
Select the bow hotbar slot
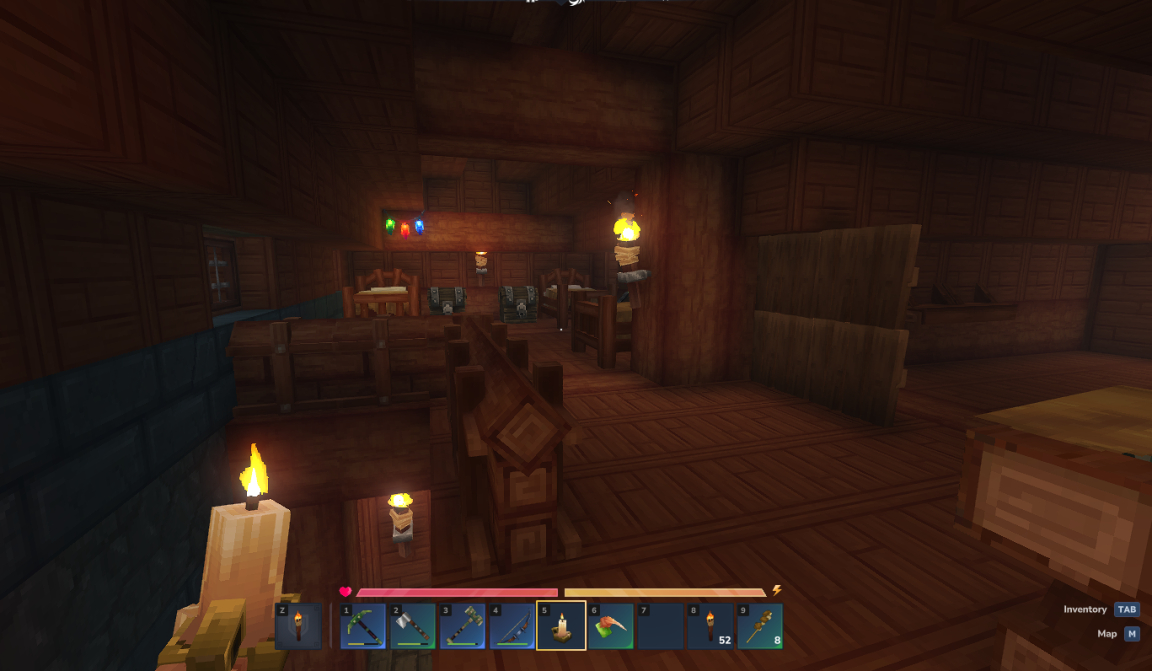[512, 626]
